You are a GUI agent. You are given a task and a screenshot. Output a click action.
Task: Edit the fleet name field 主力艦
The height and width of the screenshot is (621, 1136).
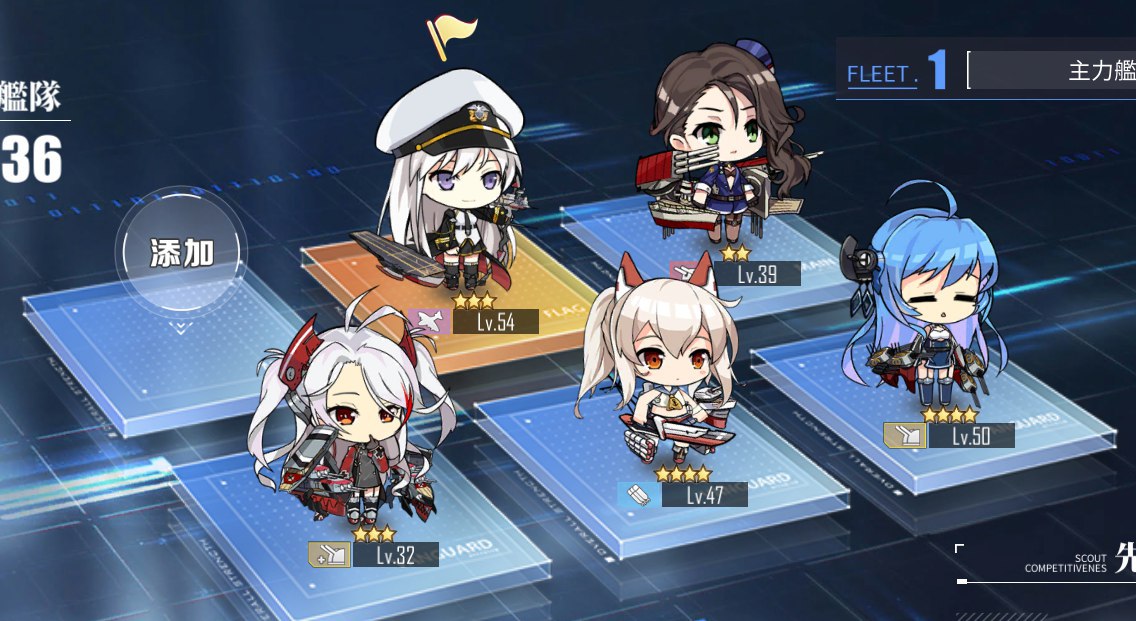point(1055,72)
